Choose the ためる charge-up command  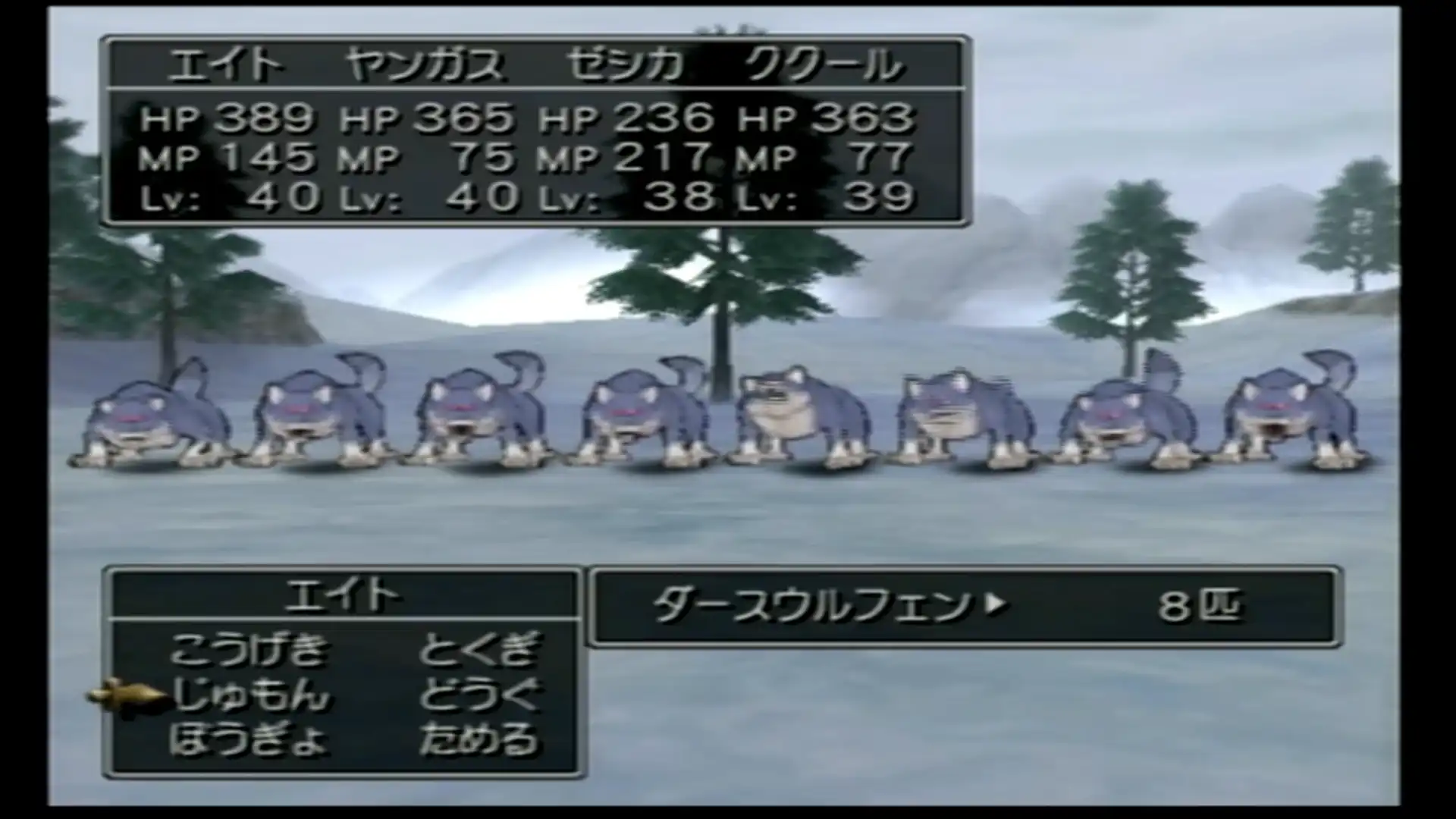coord(479,739)
